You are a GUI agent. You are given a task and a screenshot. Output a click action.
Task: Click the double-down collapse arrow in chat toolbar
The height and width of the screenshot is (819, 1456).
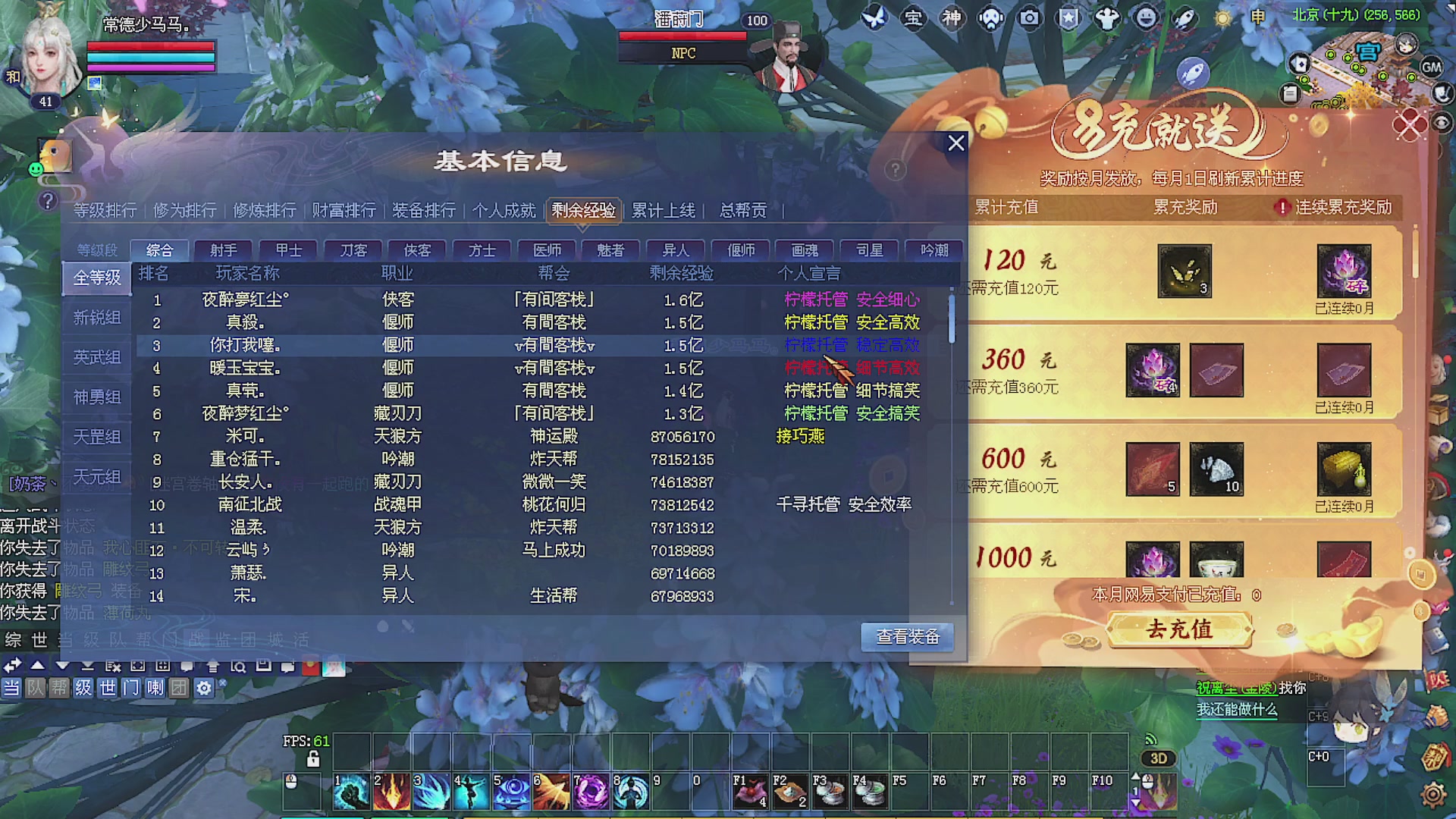87,666
